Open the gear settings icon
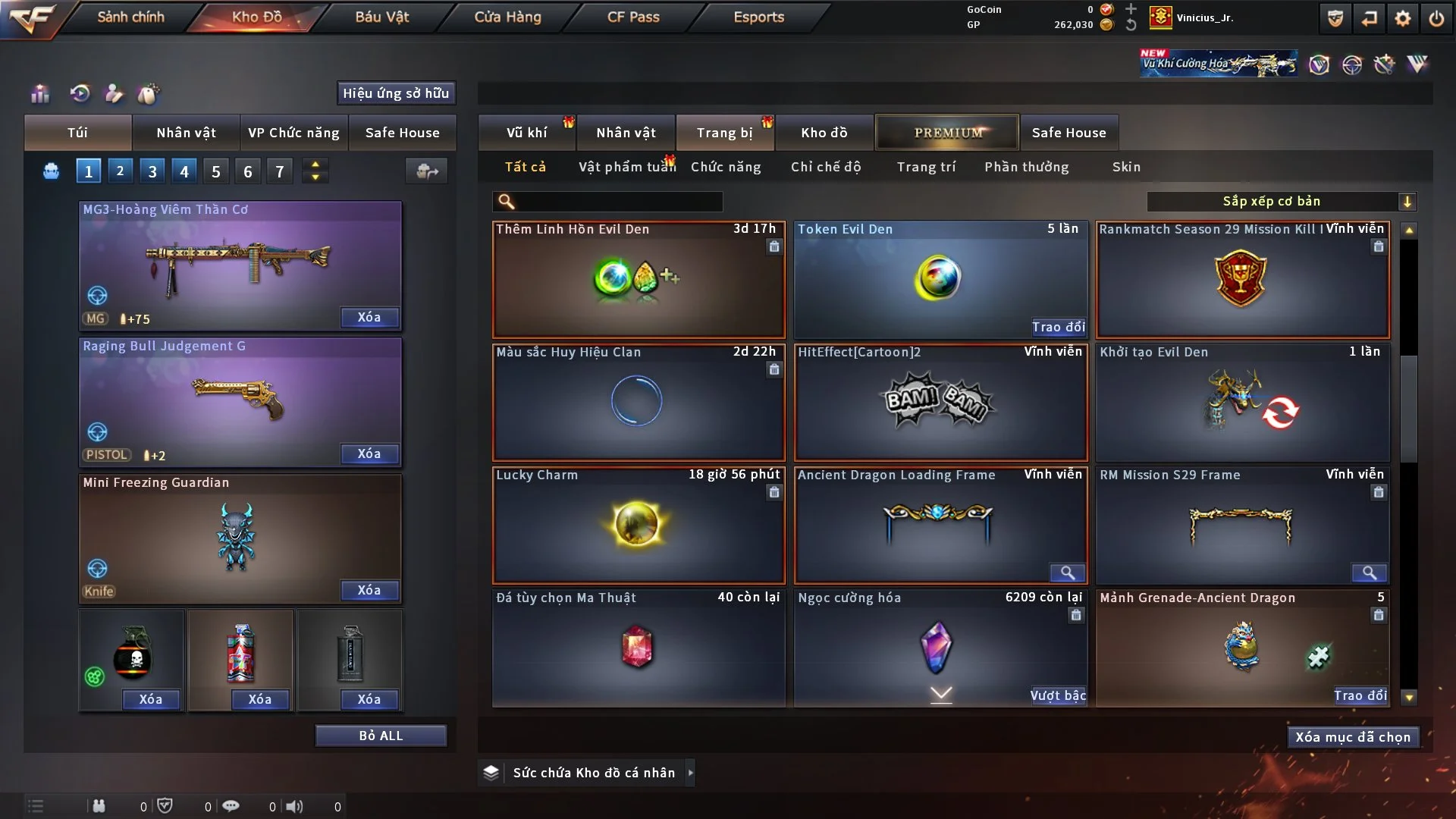Screen dimensions: 1456x819 [1403, 18]
